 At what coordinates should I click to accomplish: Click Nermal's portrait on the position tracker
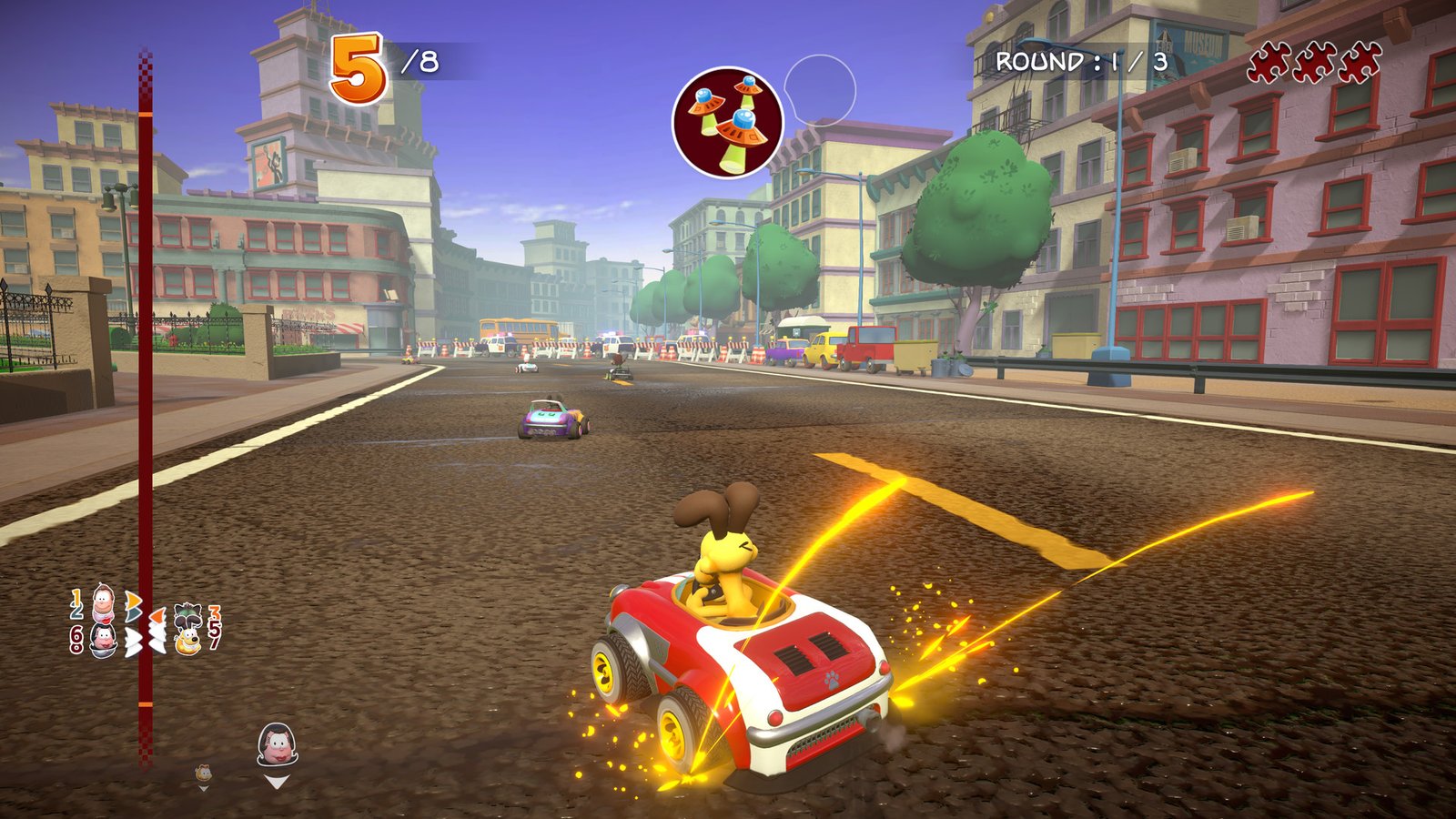click(187, 616)
